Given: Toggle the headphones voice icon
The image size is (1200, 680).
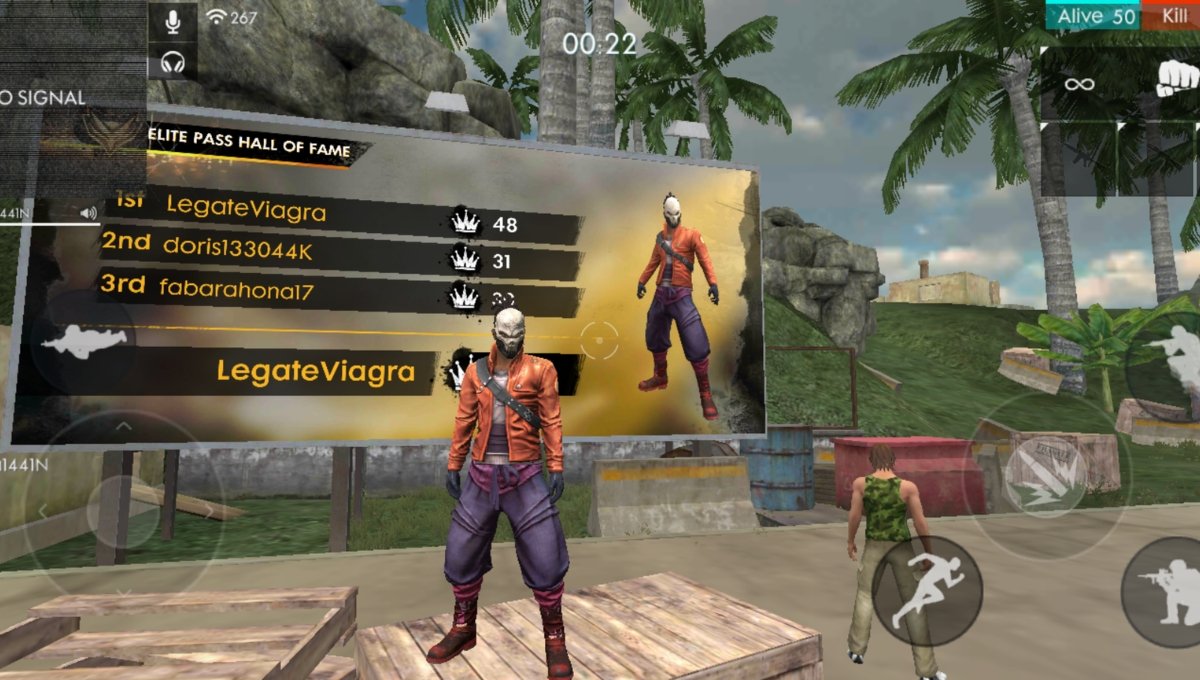Looking at the screenshot, I should click(173, 63).
